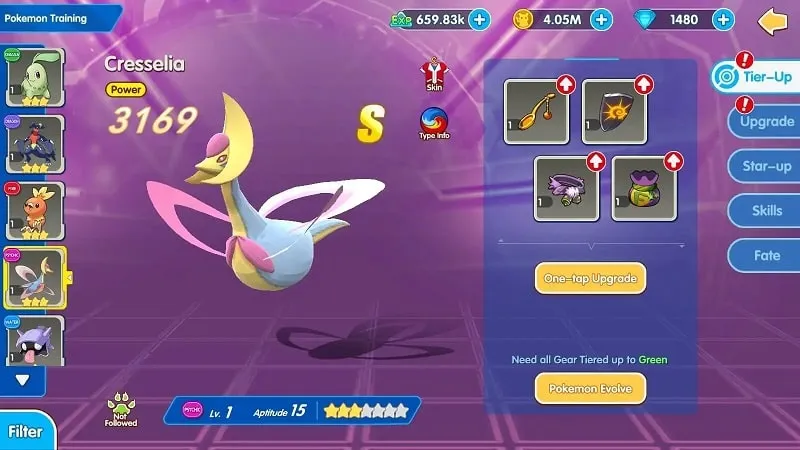Switch to the Star-up tab
This screenshot has width=800, height=450.
pyautogui.click(x=765, y=166)
